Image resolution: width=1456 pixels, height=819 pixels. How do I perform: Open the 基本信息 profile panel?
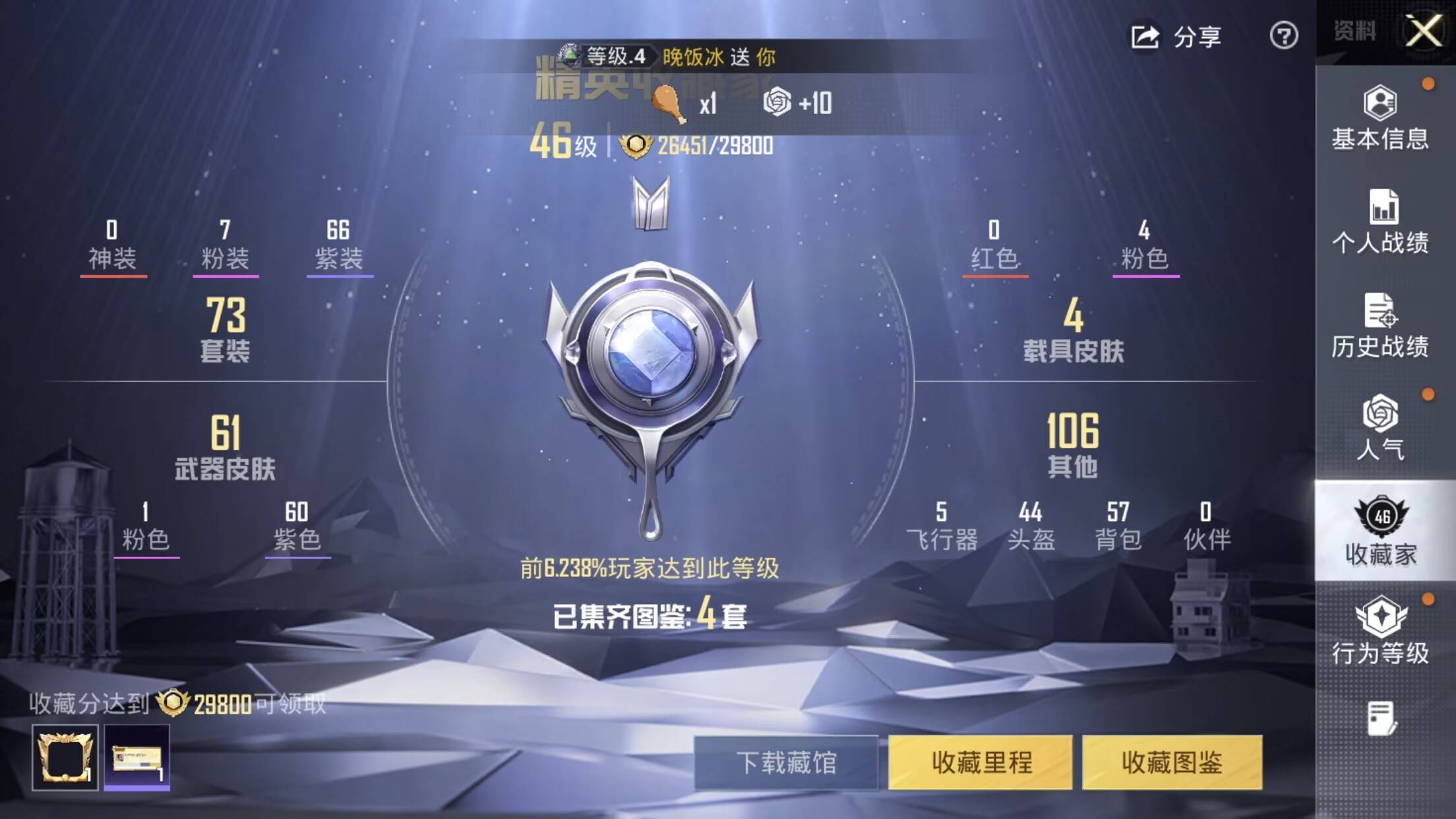click(1383, 121)
